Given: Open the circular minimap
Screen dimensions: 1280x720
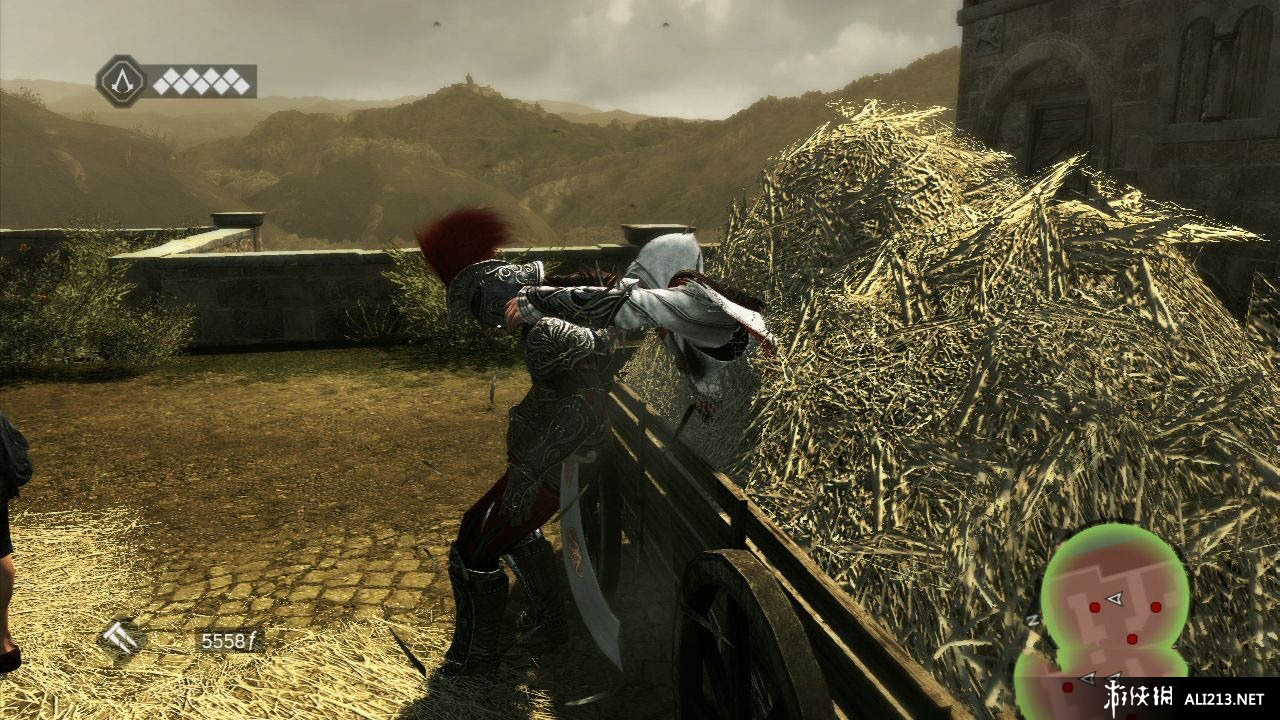Looking at the screenshot, I should point(1114,600).
